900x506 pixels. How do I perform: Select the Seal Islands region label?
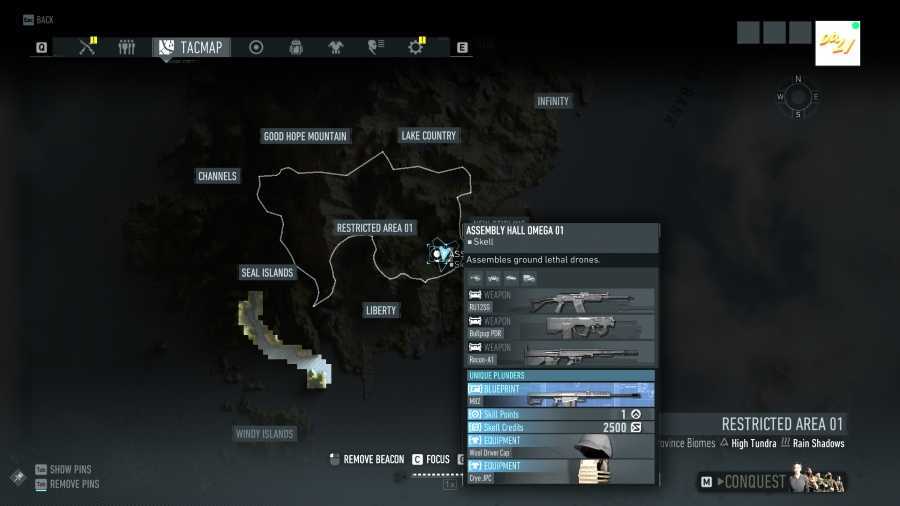click(267, 273)
